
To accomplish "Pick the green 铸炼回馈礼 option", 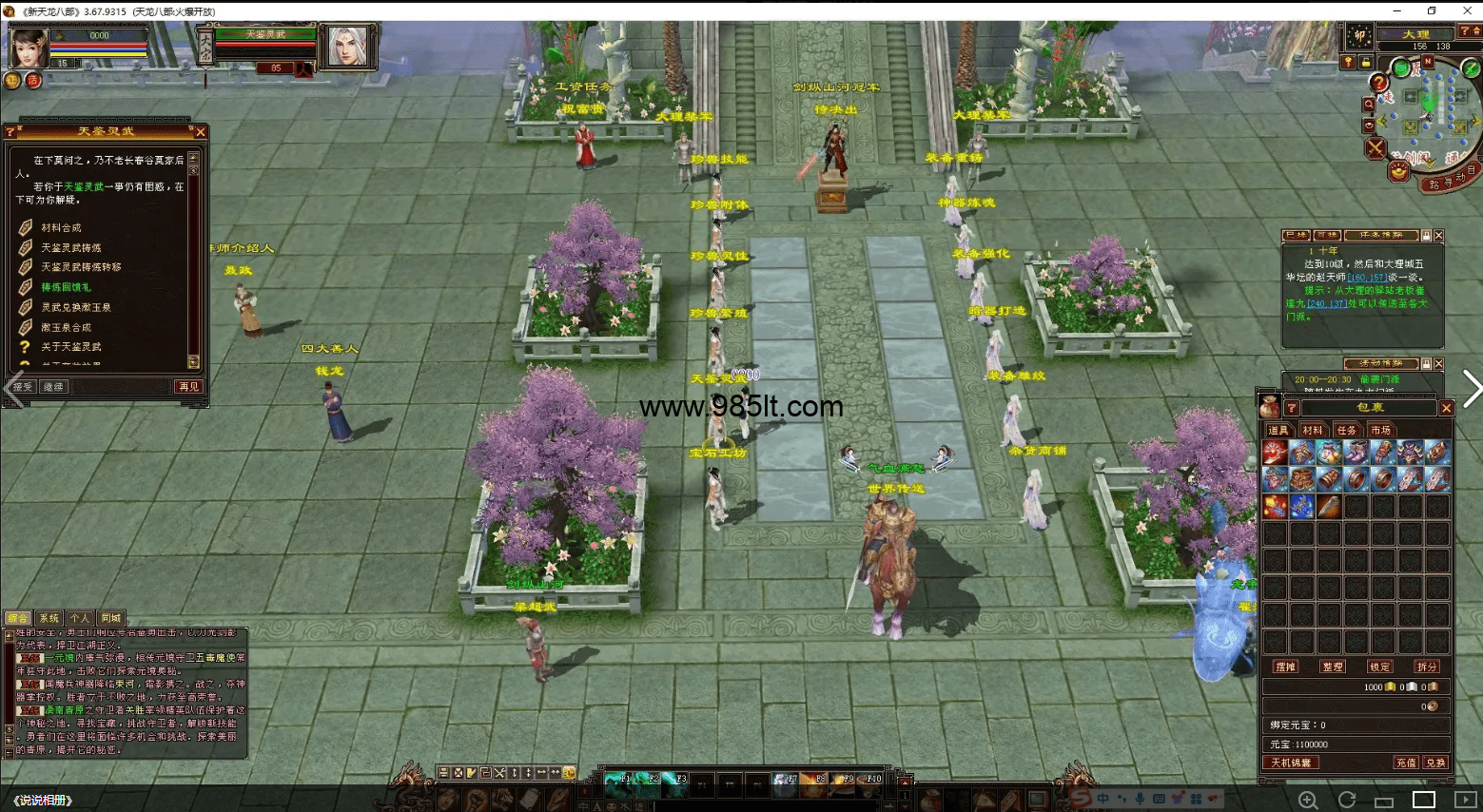I will tap(66, 287).
